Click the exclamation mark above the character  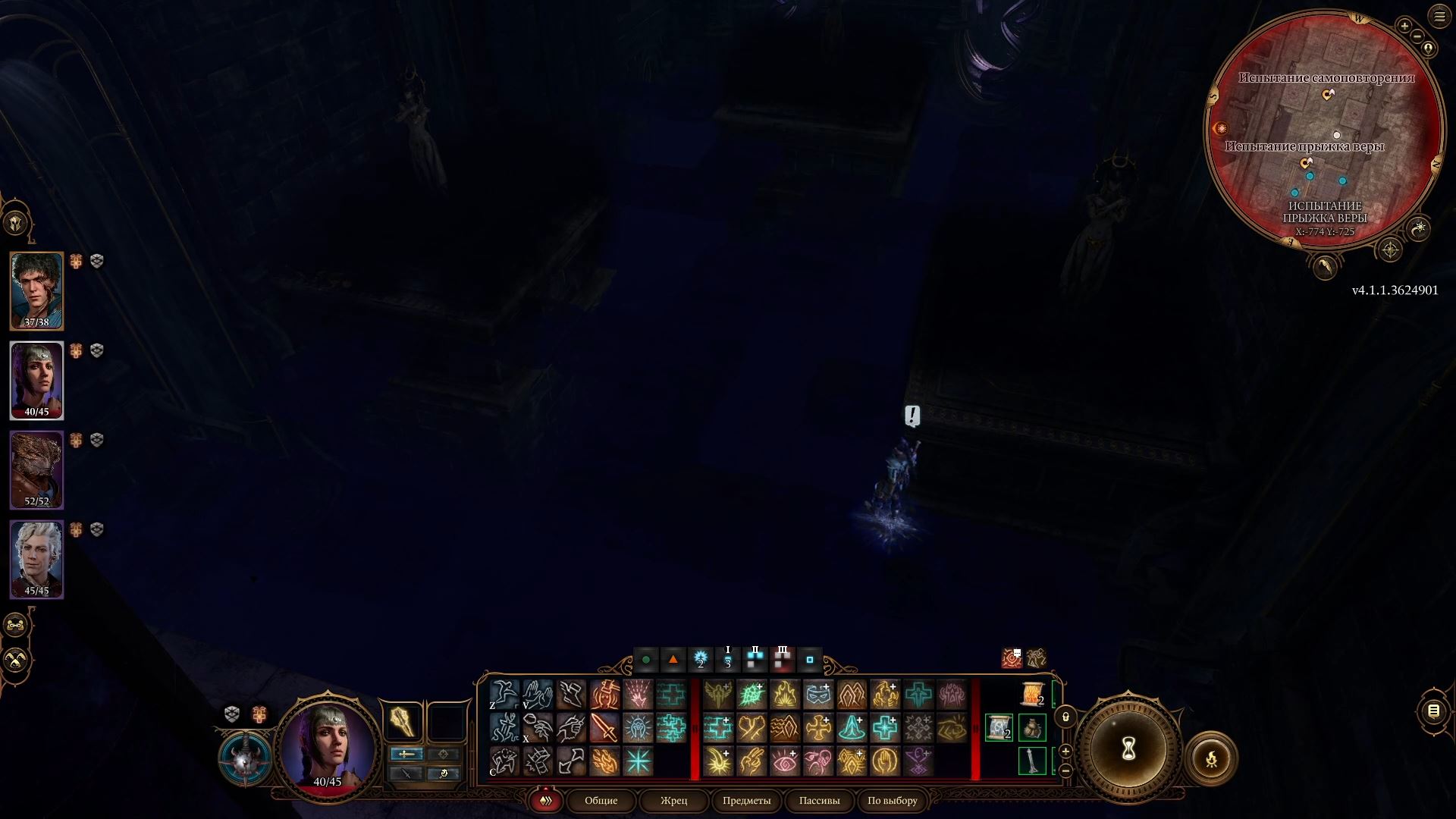pyautogui.click(x=912, y=416)
